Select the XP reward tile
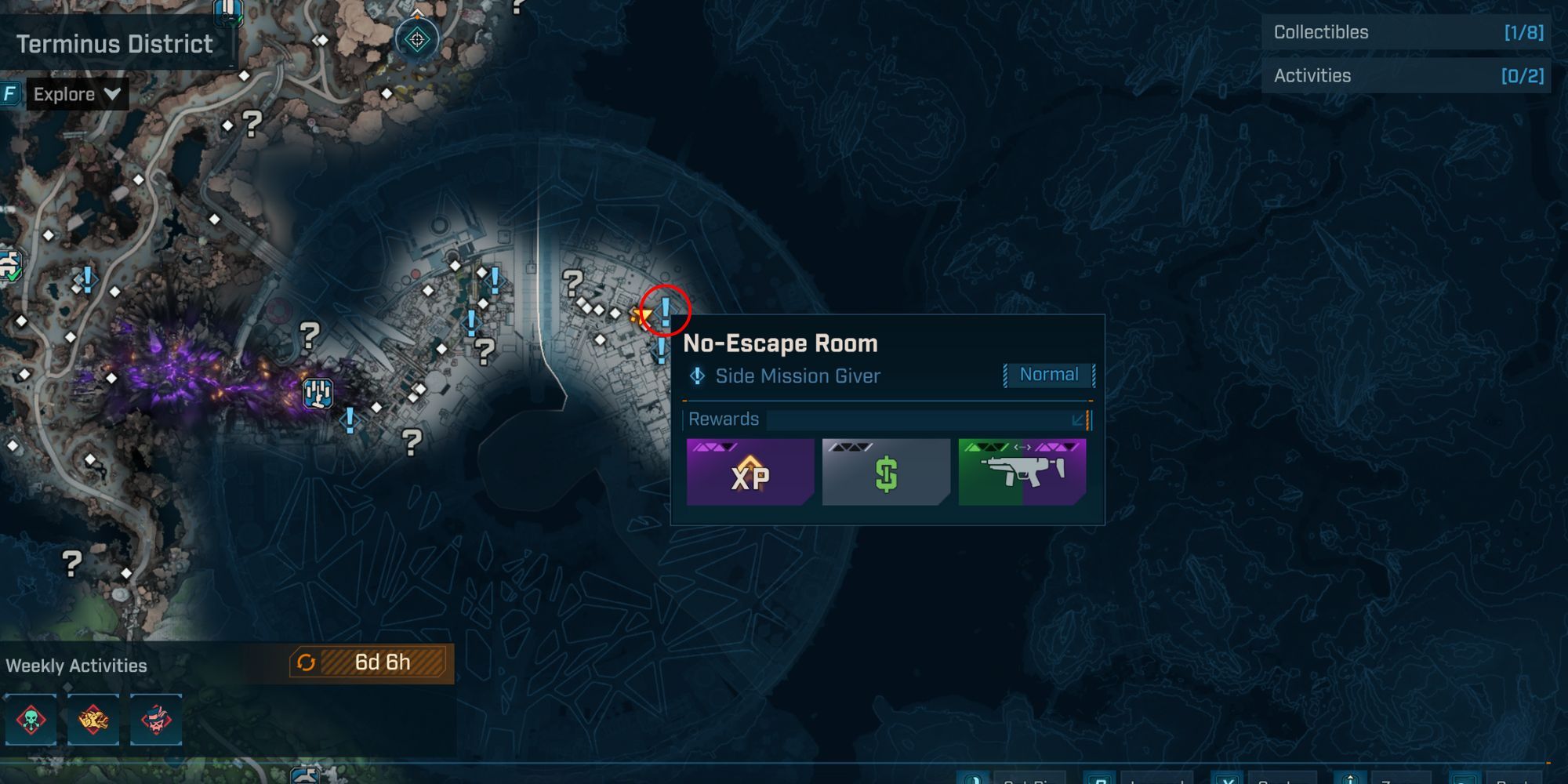Screen dimensions: 1568x784 pos(750,472)
